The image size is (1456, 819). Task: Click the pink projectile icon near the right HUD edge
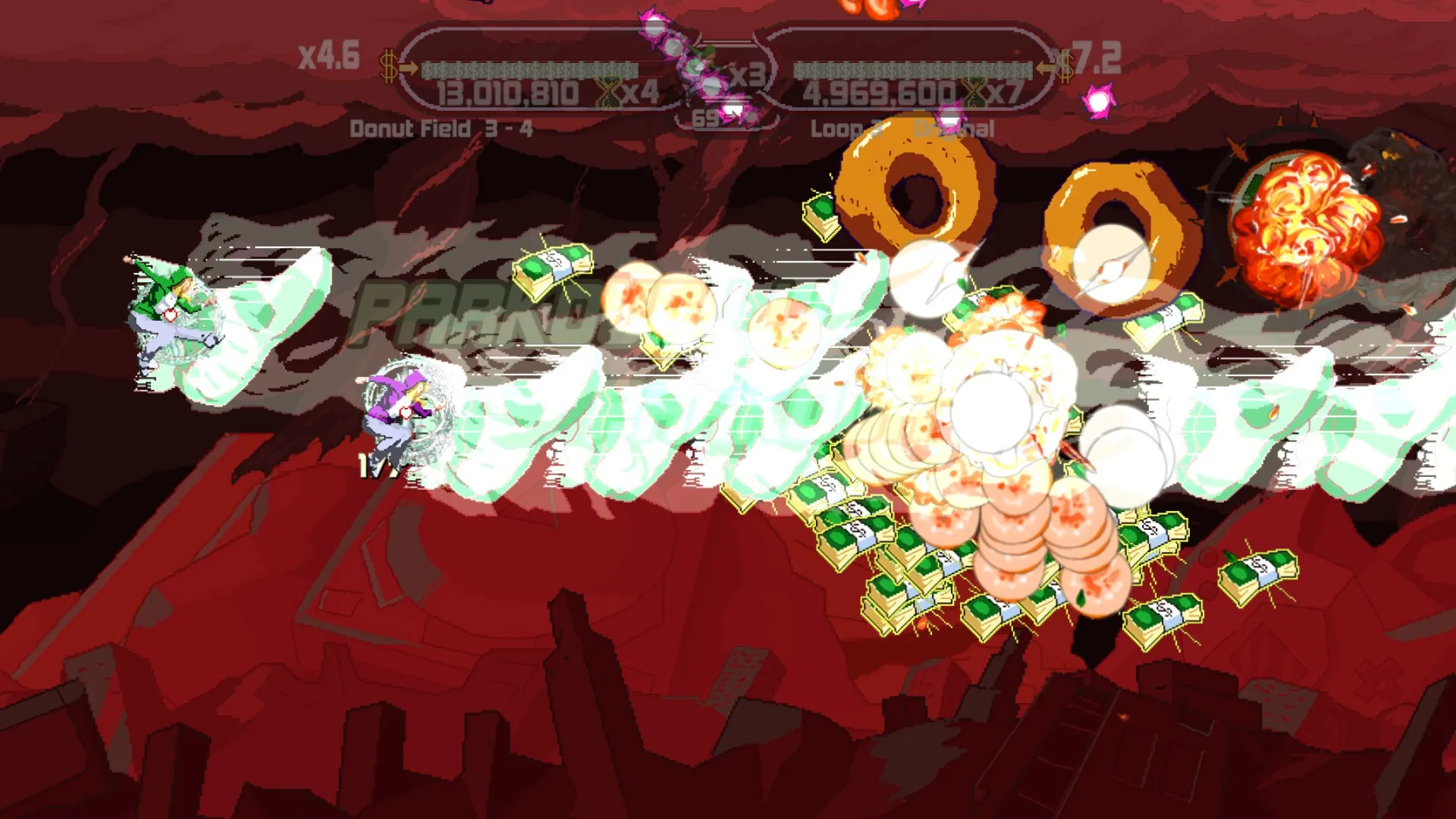[x=1097, y=102]
